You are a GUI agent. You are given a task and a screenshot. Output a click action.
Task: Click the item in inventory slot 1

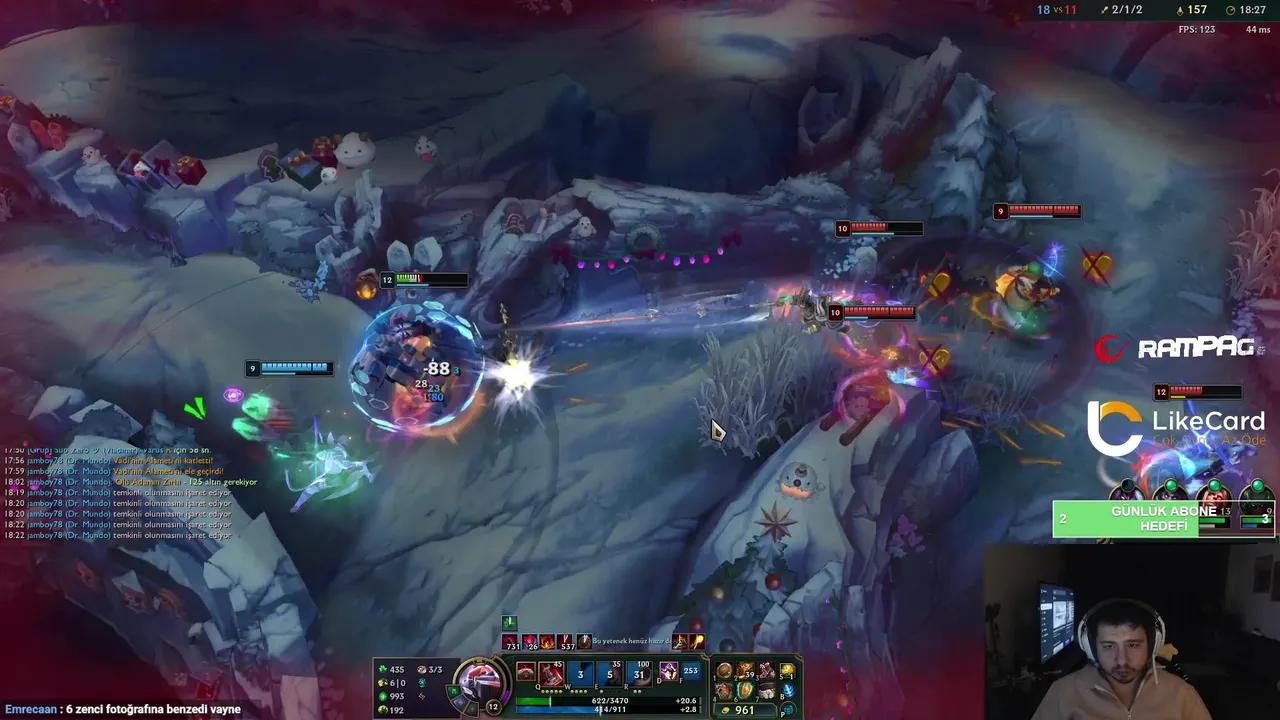coord(724,670)
